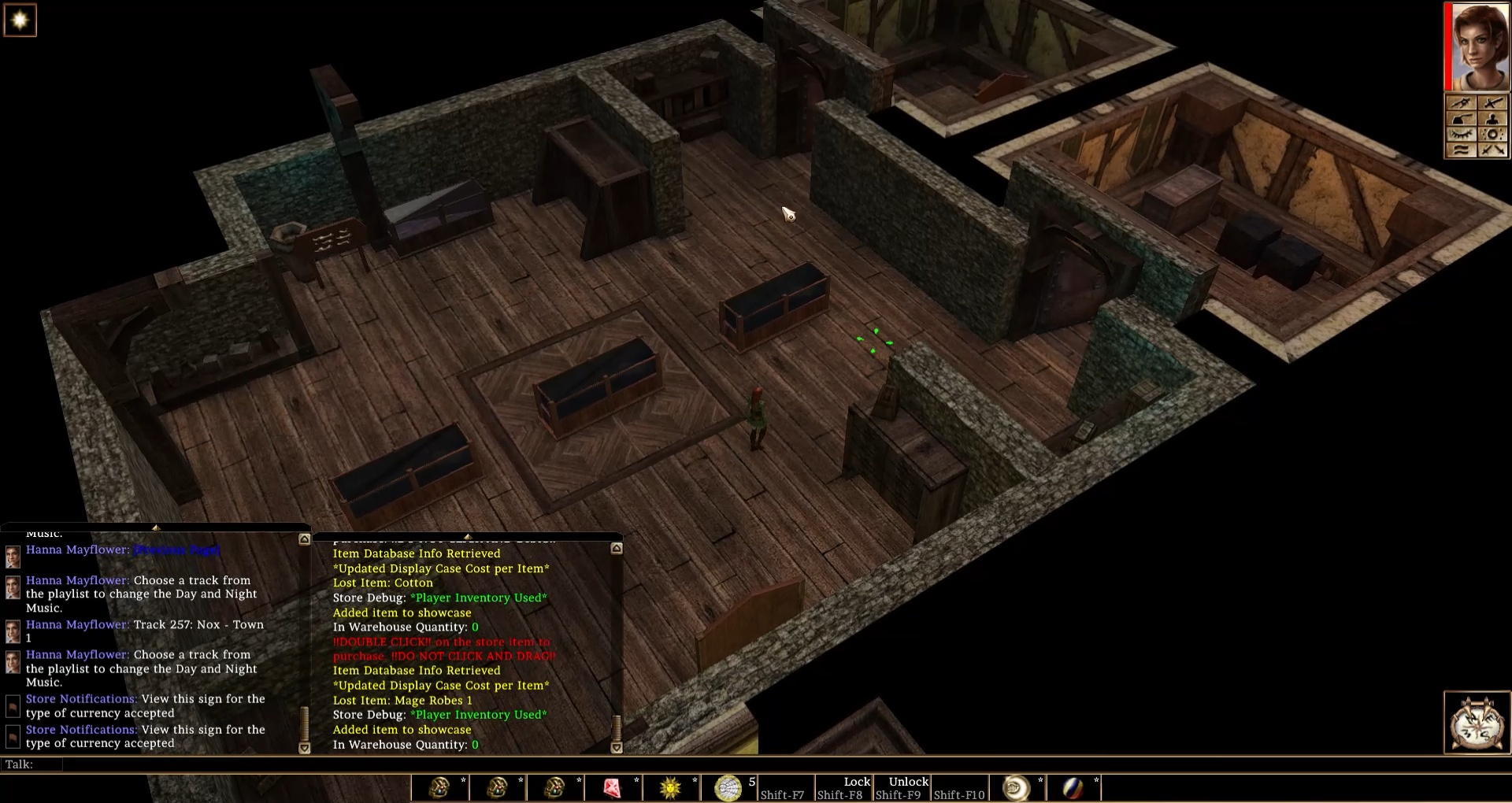Click the chat log's scroll-down arrow
Image resolution: width=1512 pixels, height=803 pixels.
(305, 748)
